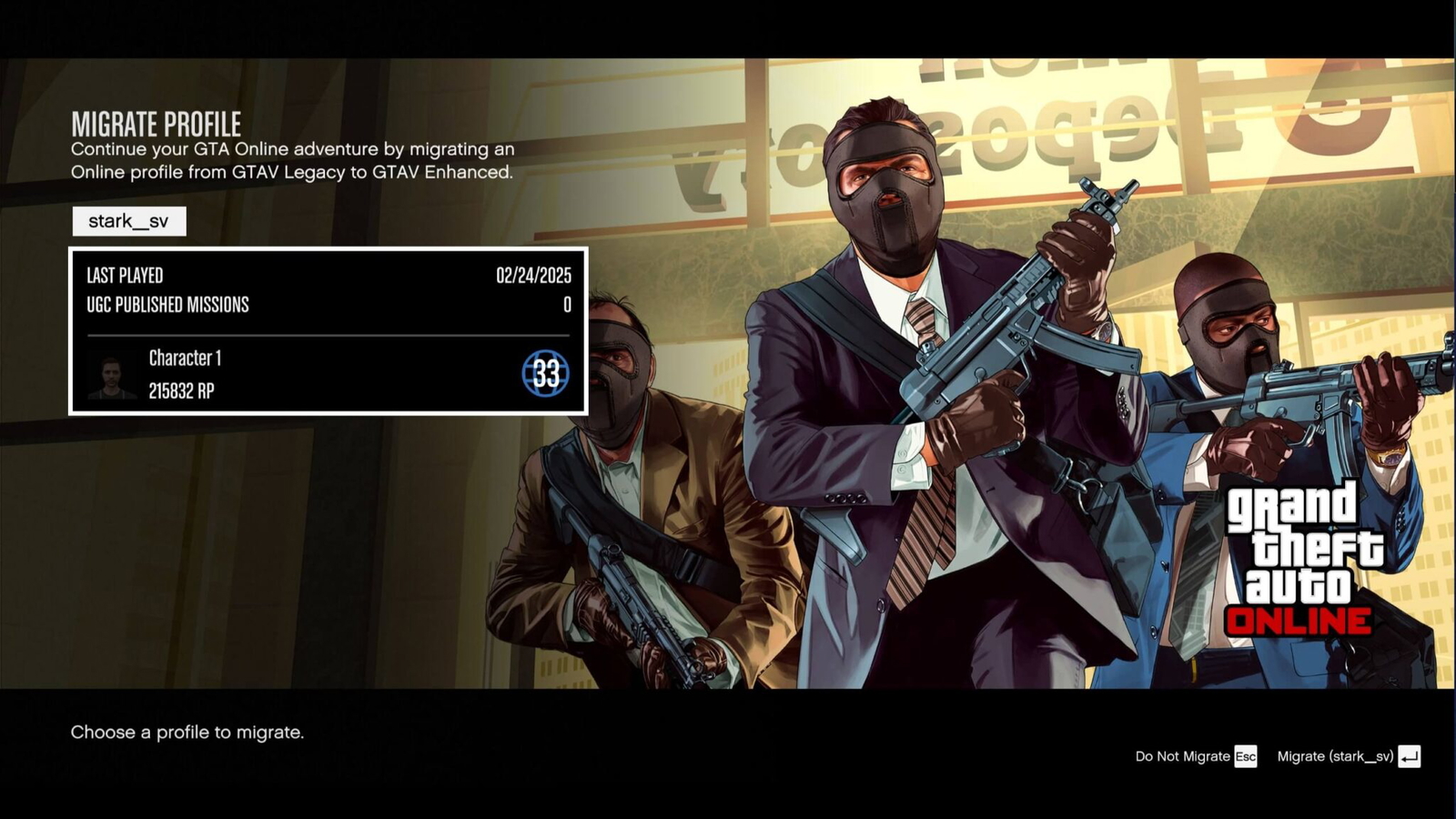The height and width of the screenshot is (819, 1456).
Task: Select the stark__sv profile tab
Action: click(130, 221)
